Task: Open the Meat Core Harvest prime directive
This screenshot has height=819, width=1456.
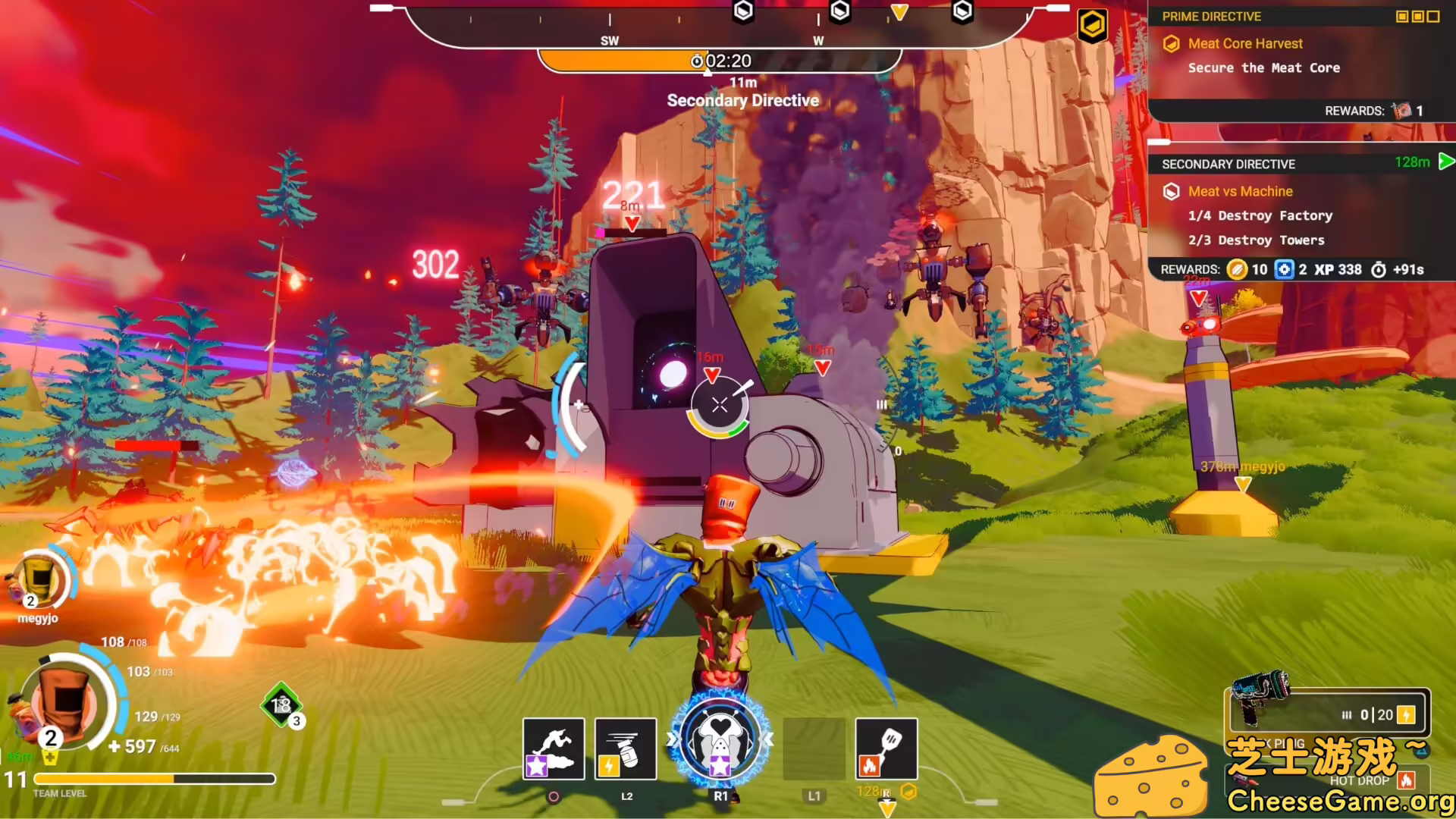Action: point(1245,44)
